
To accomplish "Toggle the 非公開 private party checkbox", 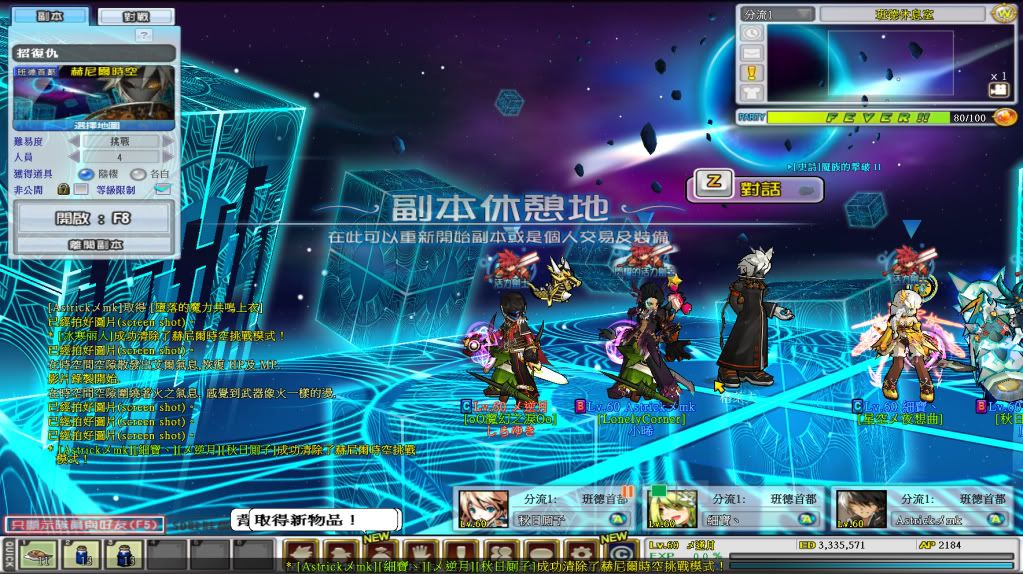I will point(82,188).
